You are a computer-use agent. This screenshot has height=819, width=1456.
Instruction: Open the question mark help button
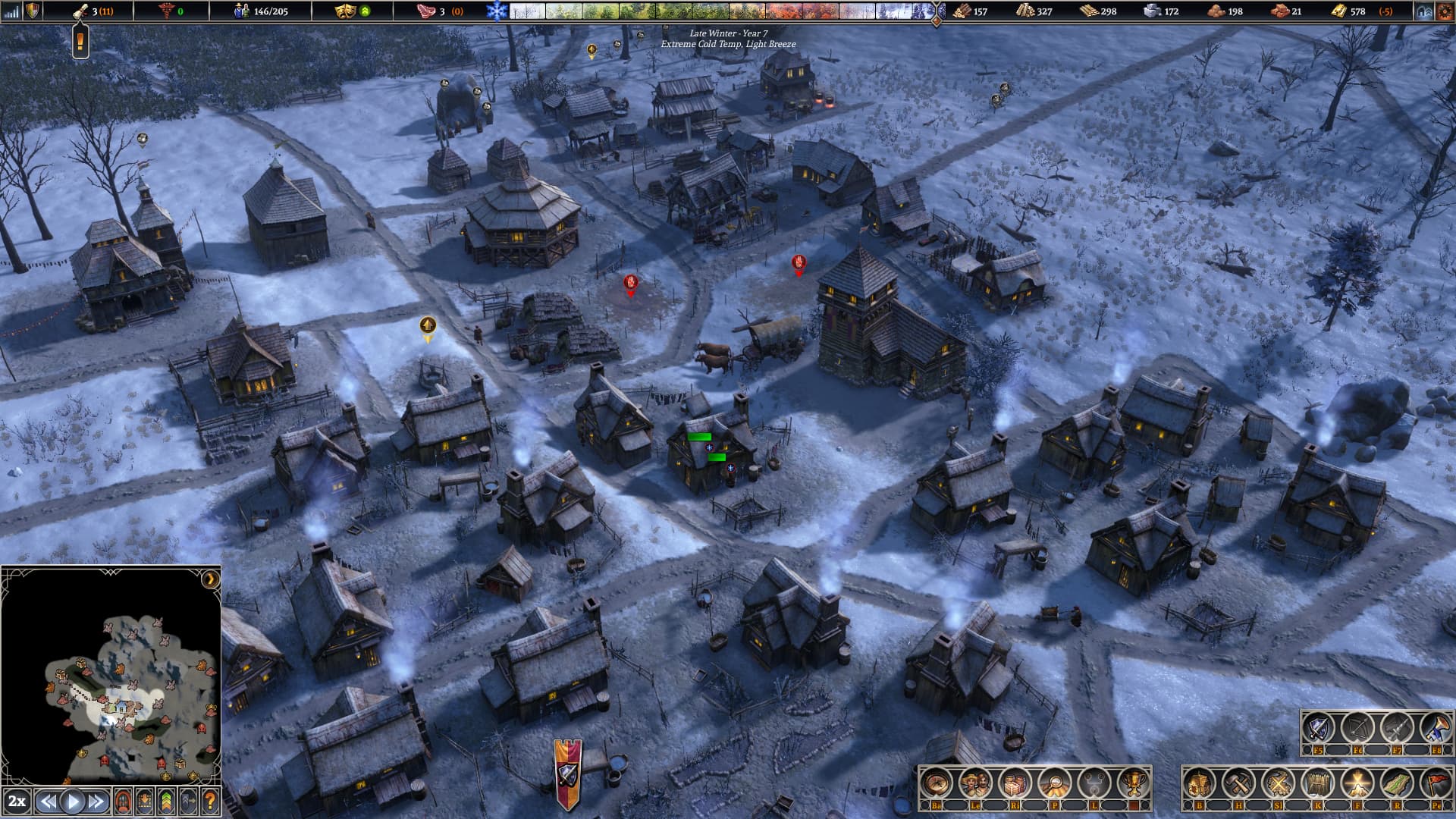click(210, 801)
